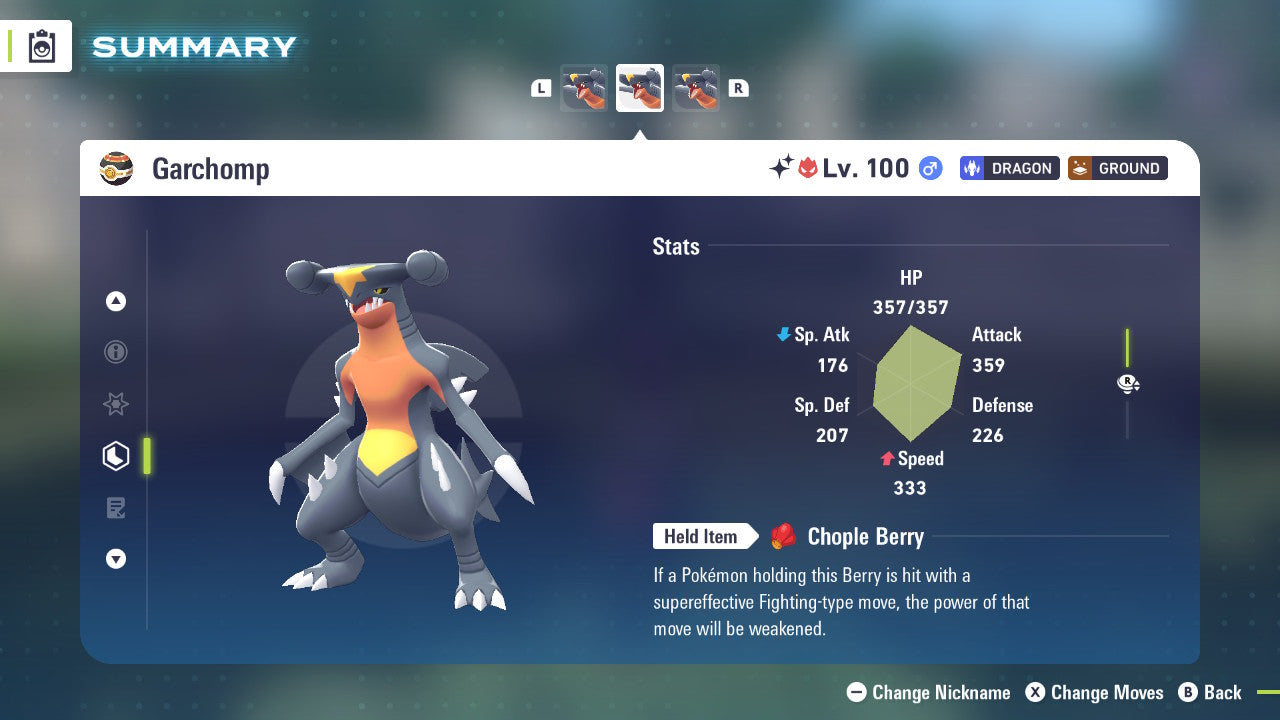Open the Stats page icon in sidebar
Screen dimensions: 1280x720
(116, 456)
